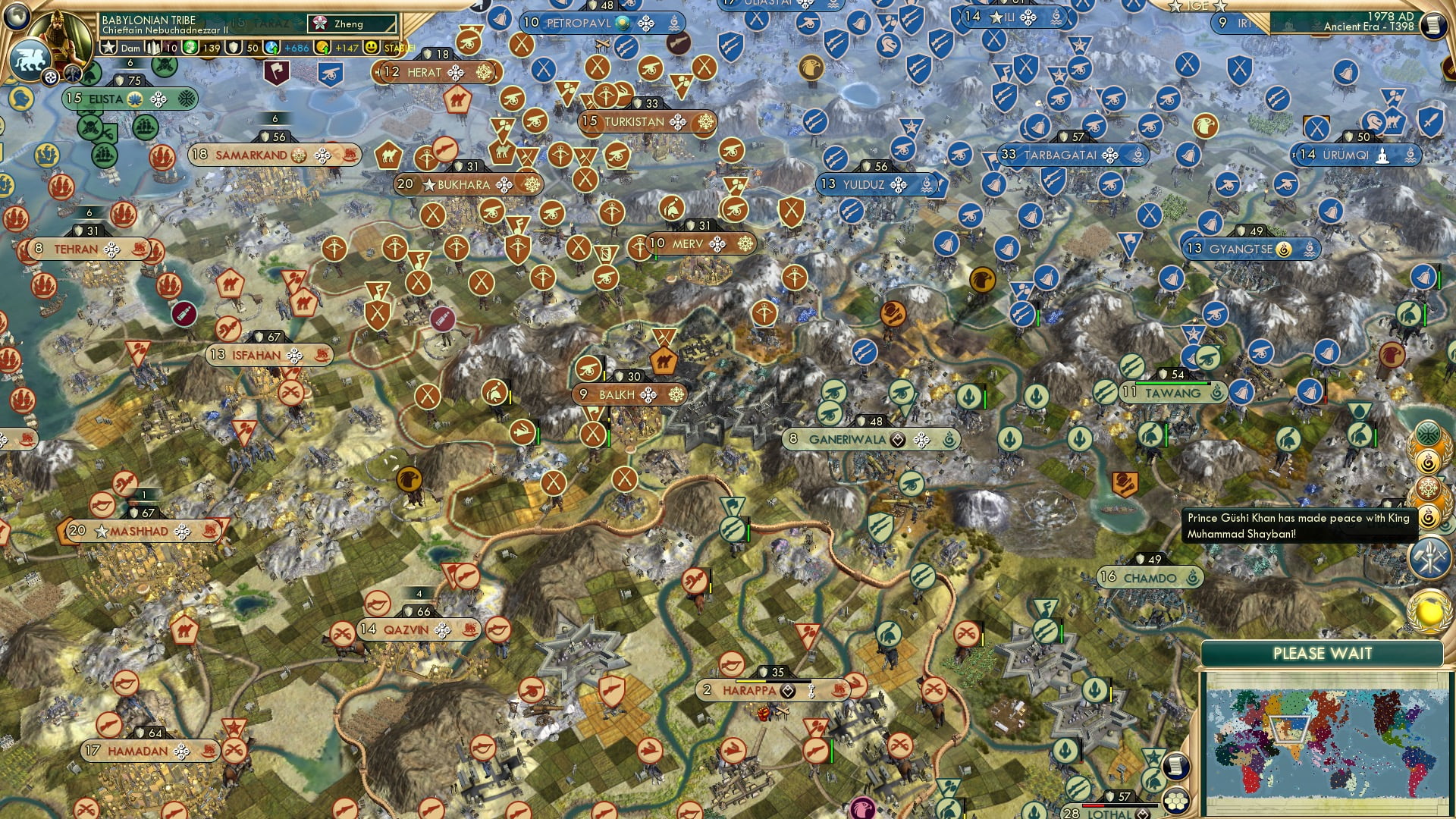
Task: Click the science globe icon showing +686
Action: point(270,47)
